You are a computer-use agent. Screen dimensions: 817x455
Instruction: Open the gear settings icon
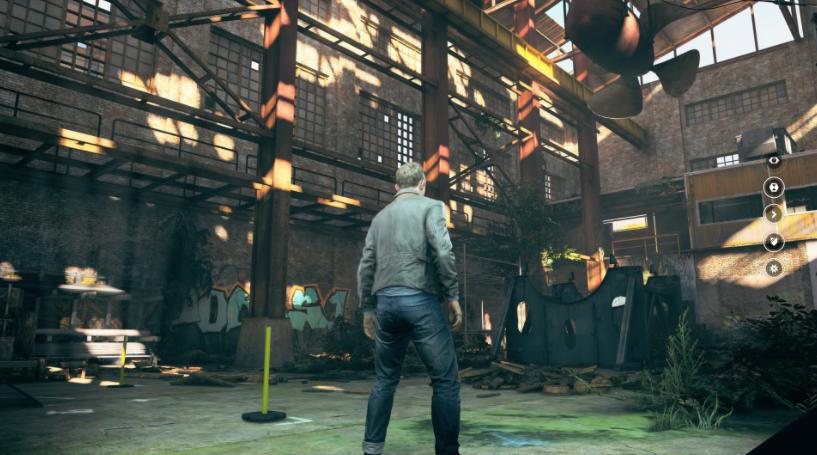click(x=773, y=268)
